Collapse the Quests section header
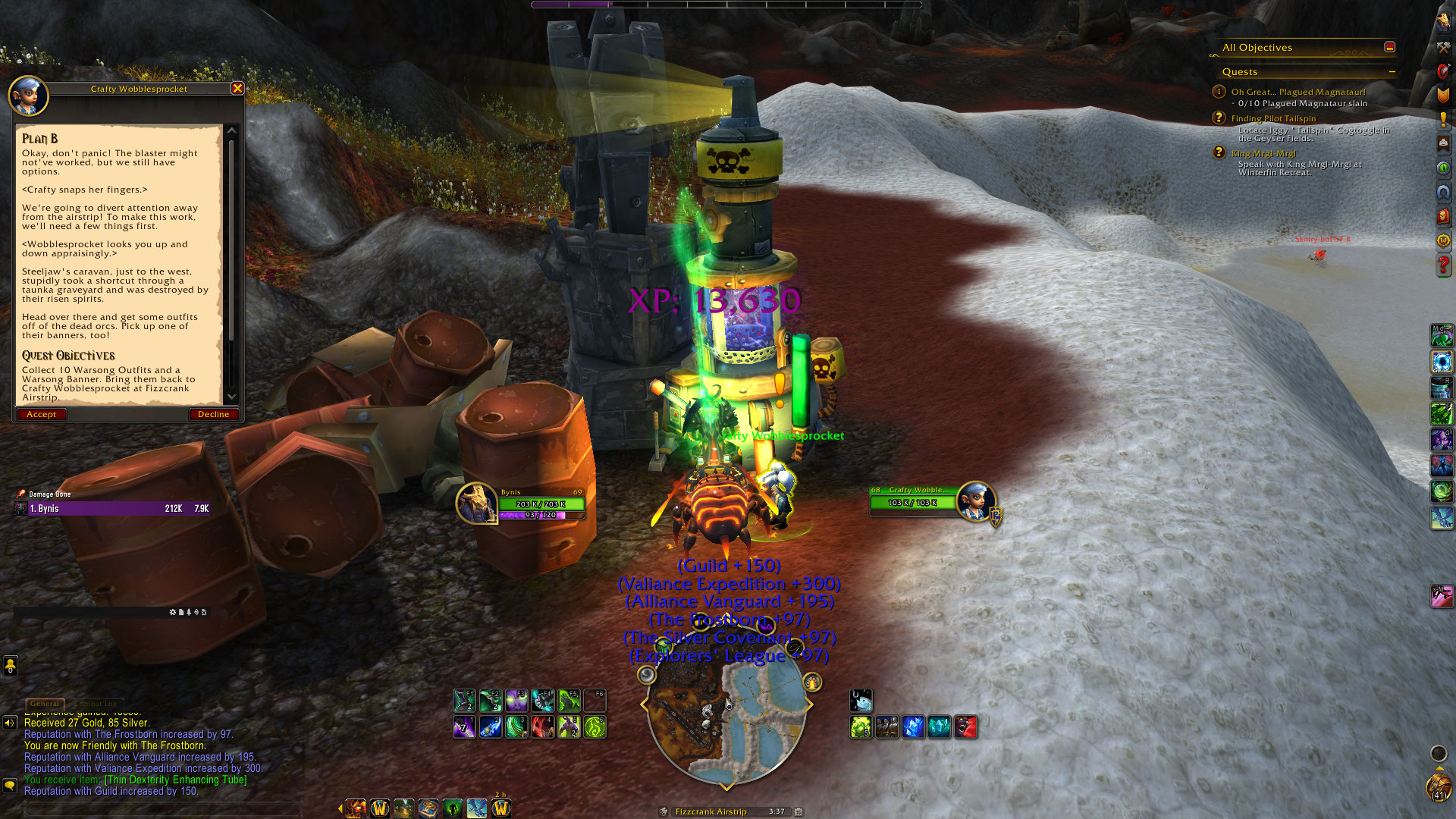The image size is (1456, 819). click(1392, 72)
